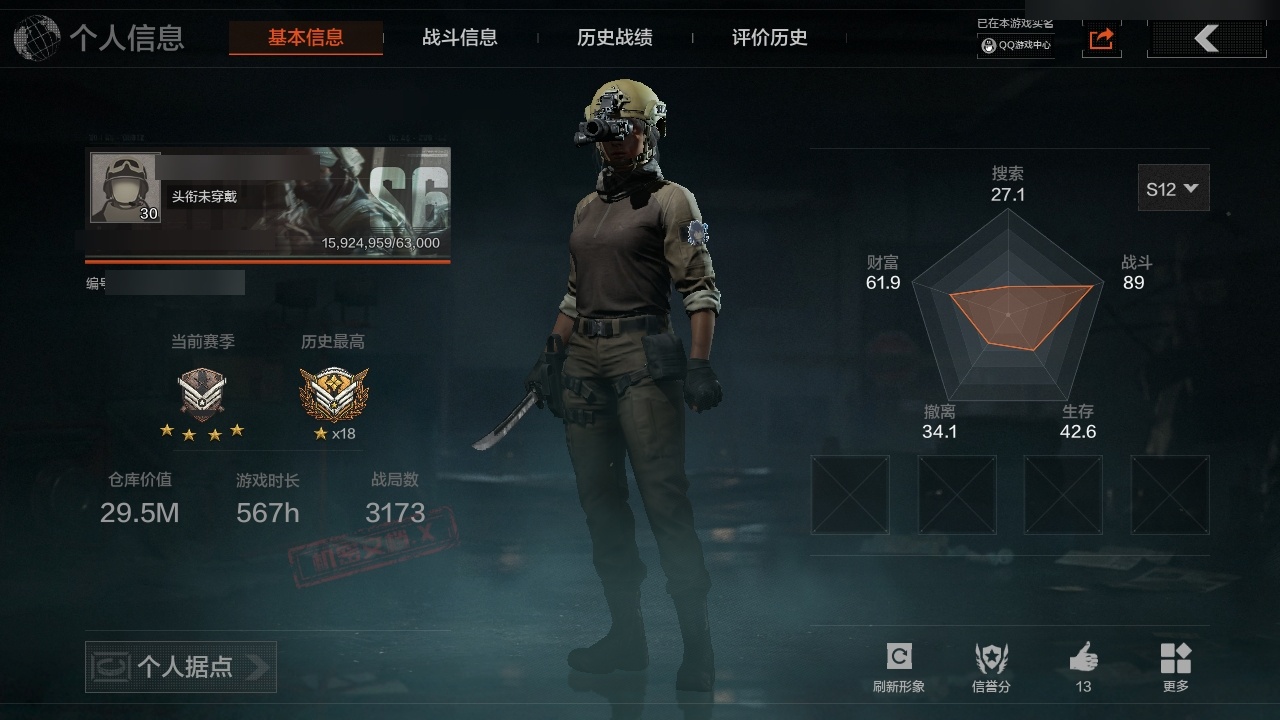1280x720 pixels.
Task: Expand the S12 season dropdown
Action: pyautogui.click(x=1173, y=188)
